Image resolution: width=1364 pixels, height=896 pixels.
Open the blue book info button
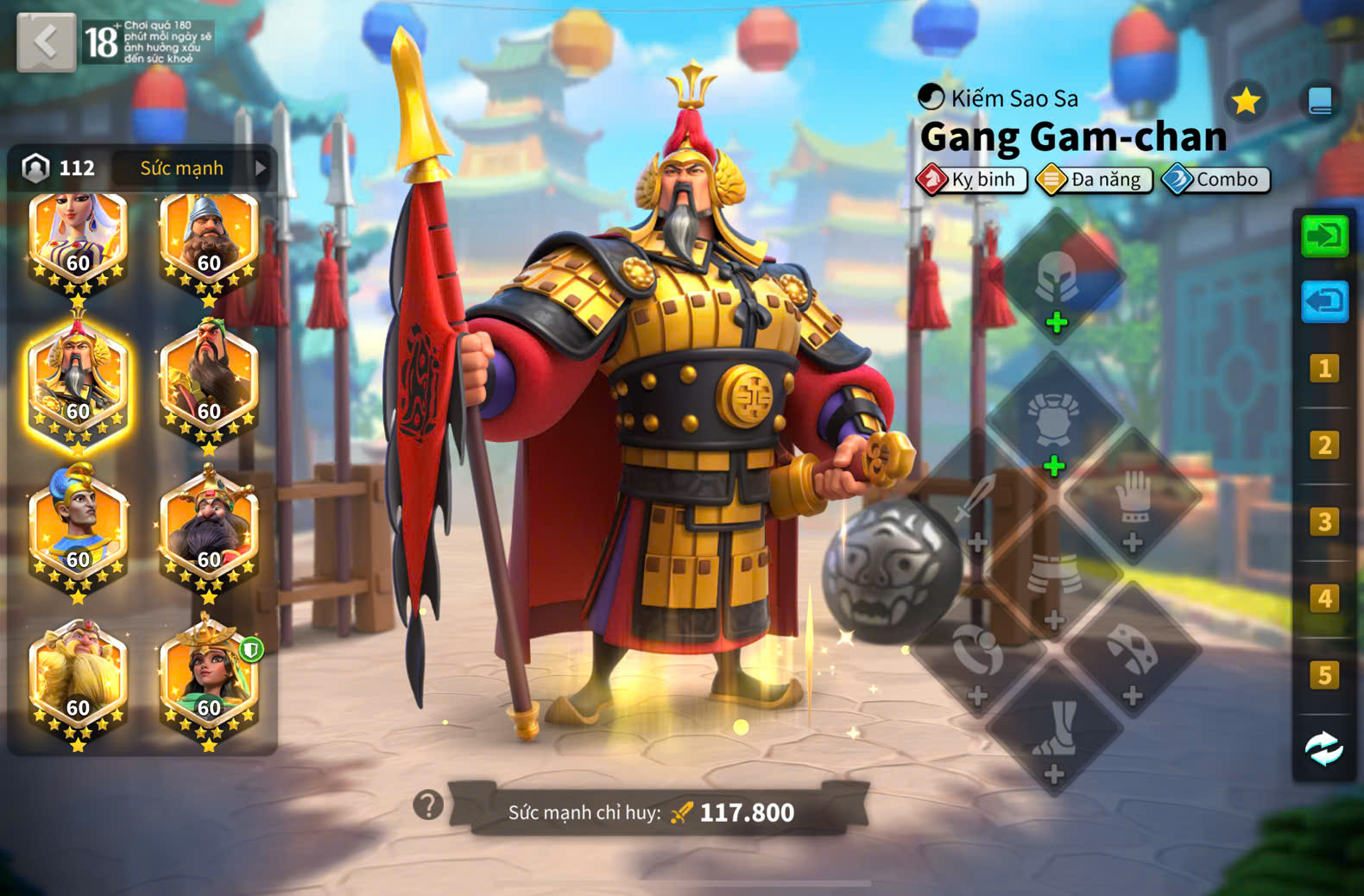(x=1320, y=101)
